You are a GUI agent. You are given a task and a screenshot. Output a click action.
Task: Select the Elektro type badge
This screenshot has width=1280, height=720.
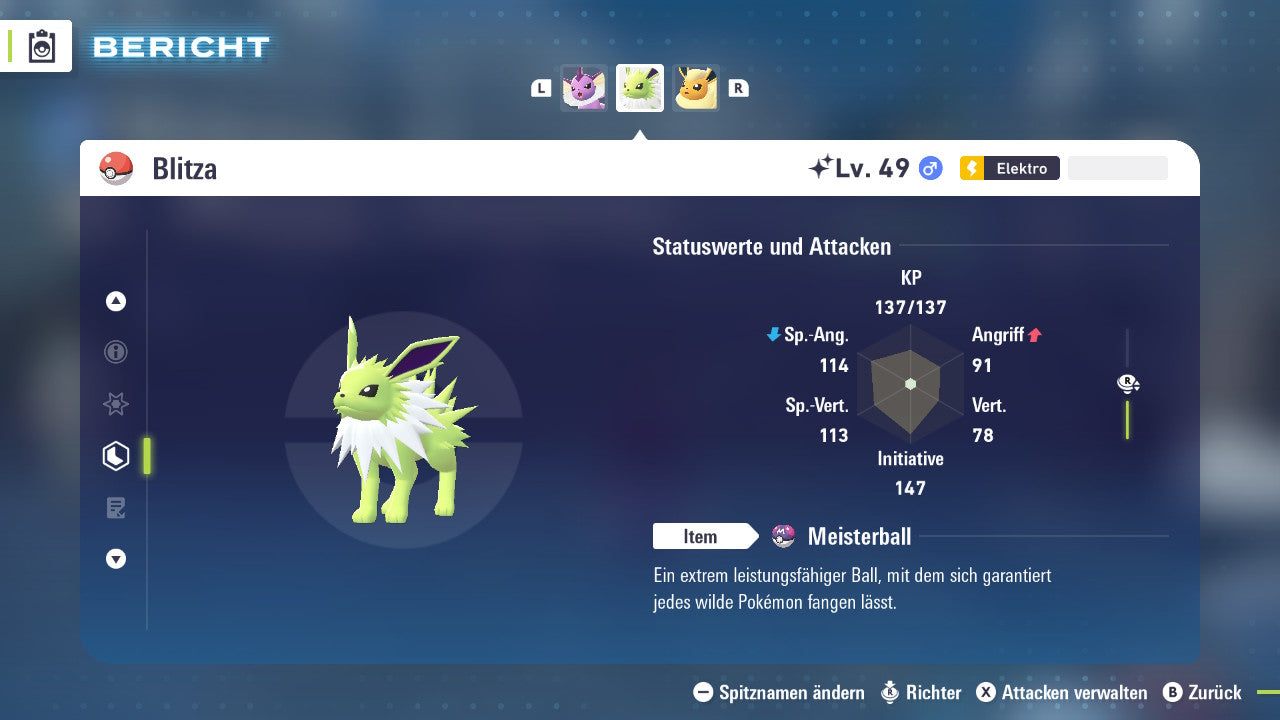[1008, 168]
